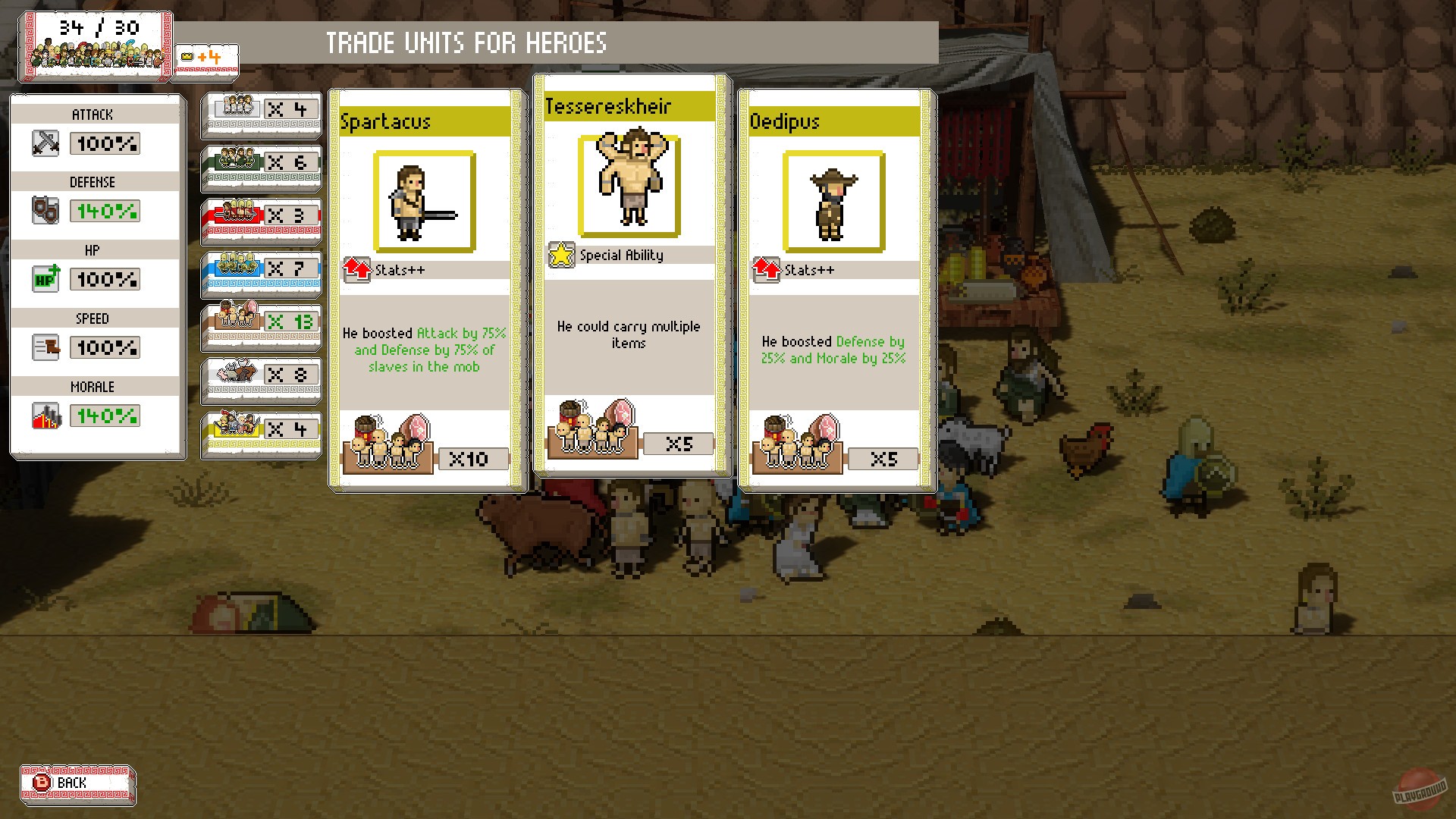Click the X10 cost badge on Spartacus
The width and height of the screenshot is (1456, 819).
(473, 458)
